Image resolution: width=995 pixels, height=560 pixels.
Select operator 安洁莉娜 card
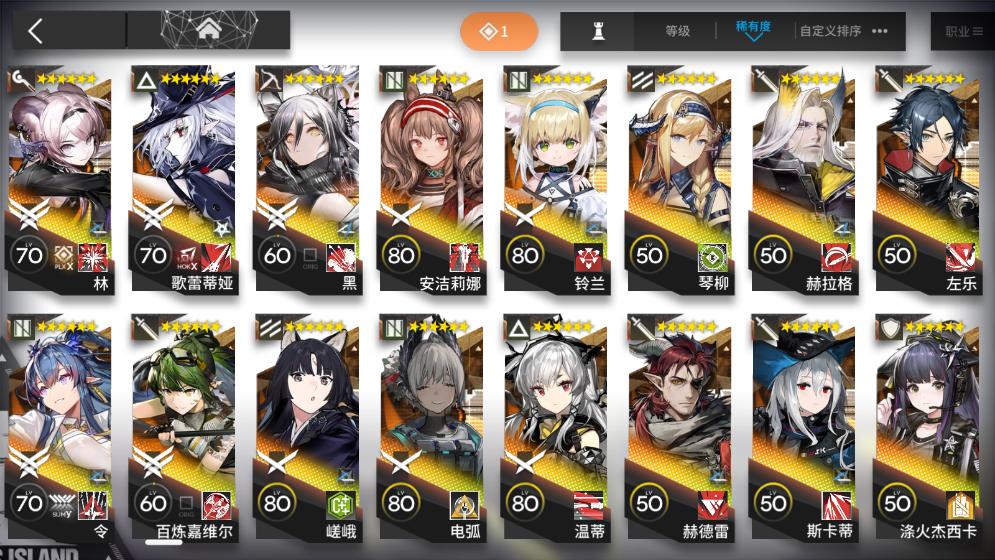point(432,180)
